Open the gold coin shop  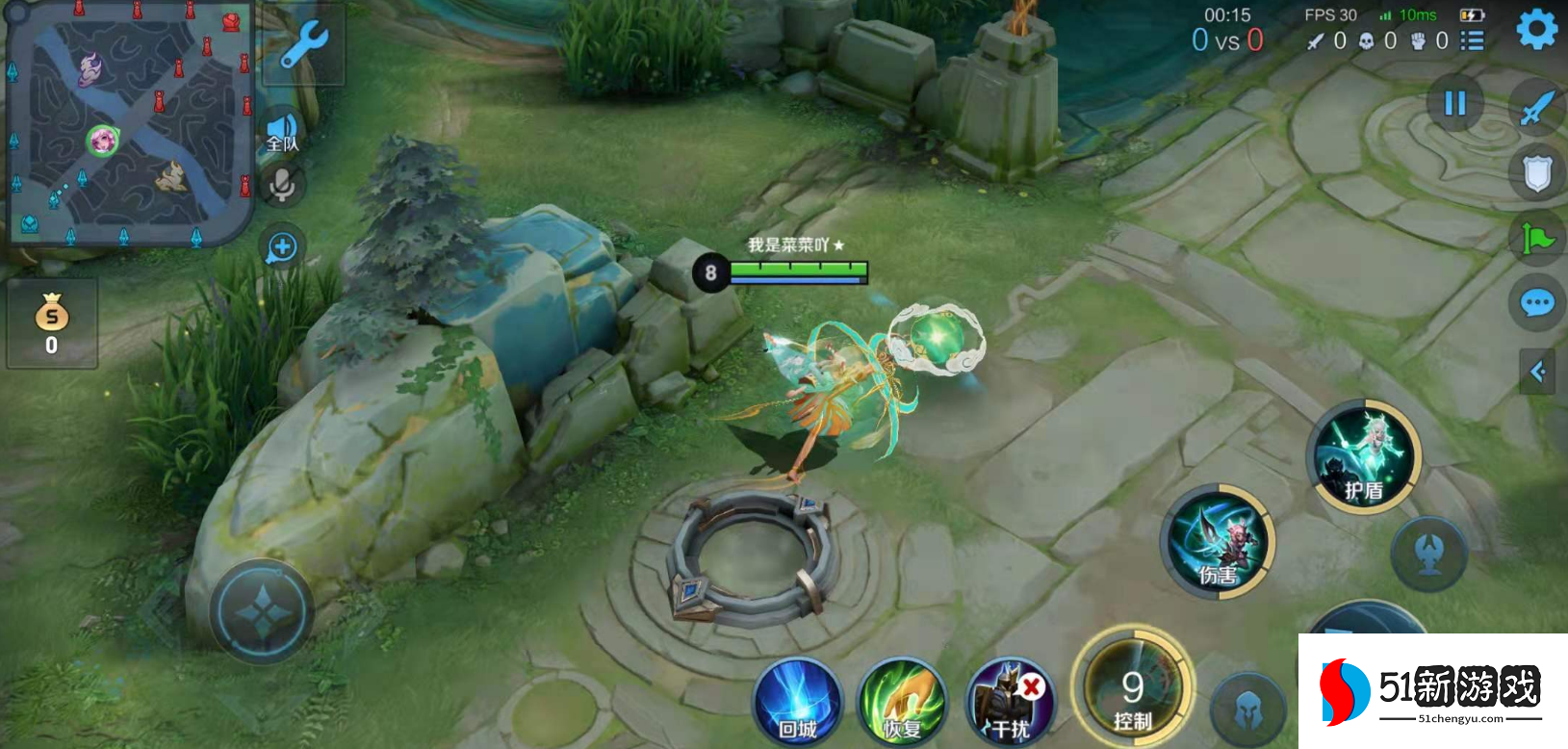[x=52, y=323]
